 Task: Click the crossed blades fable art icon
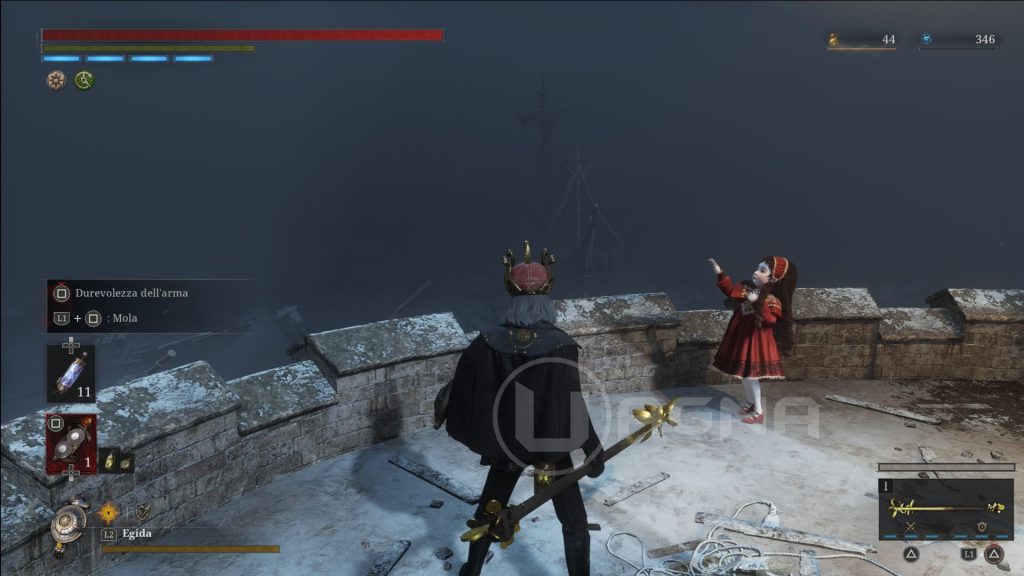910,527
